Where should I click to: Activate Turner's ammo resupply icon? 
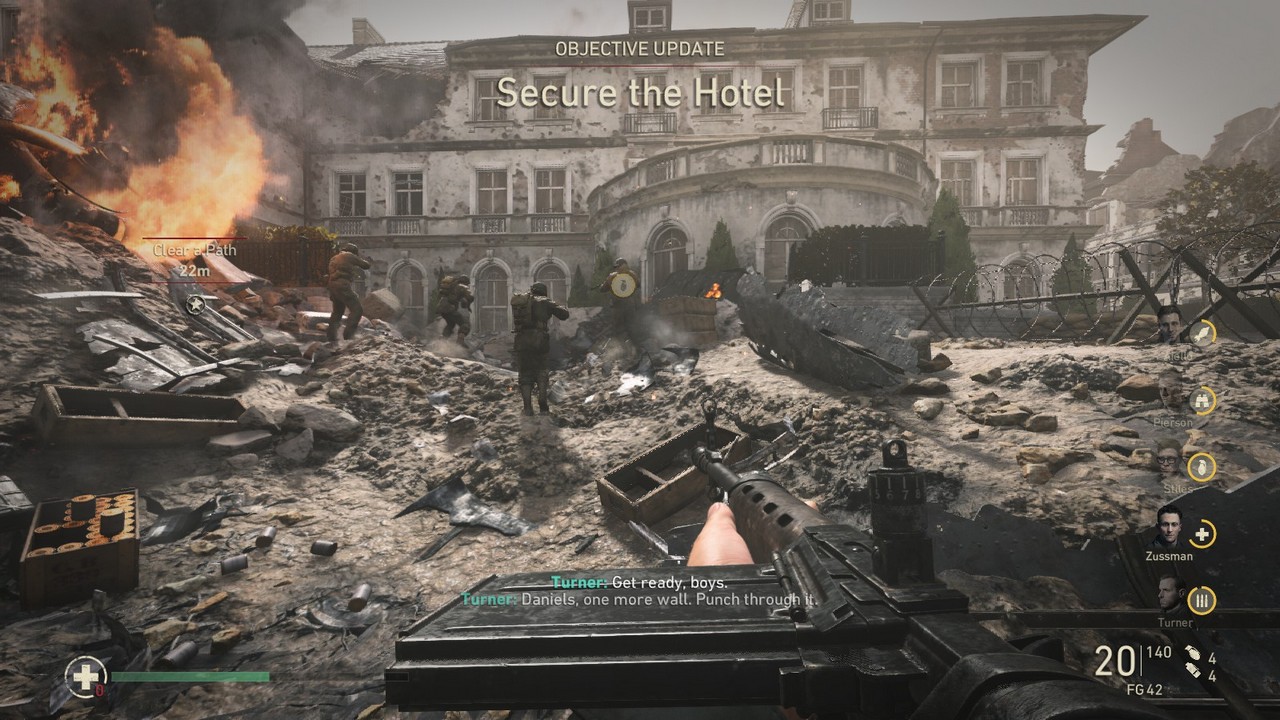point(1202,600)
